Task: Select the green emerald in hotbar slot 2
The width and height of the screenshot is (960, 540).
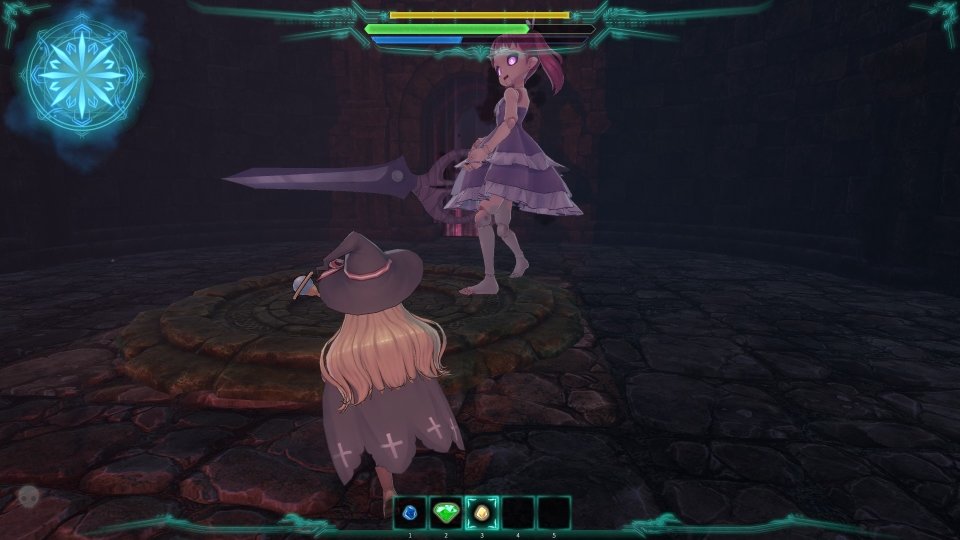Action: [x=446, y=513]
